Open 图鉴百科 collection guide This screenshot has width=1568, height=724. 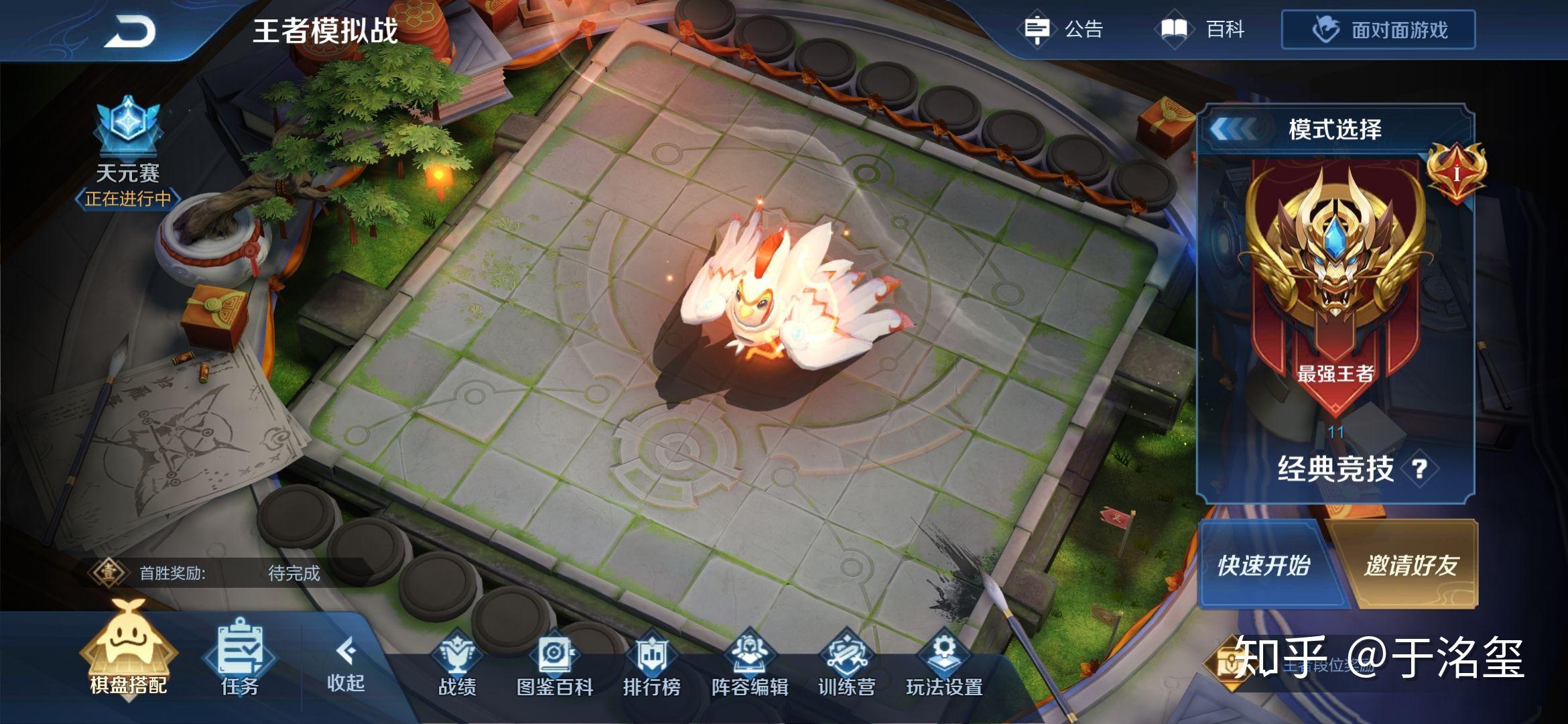pyautogui.click(x=555, y=664)
